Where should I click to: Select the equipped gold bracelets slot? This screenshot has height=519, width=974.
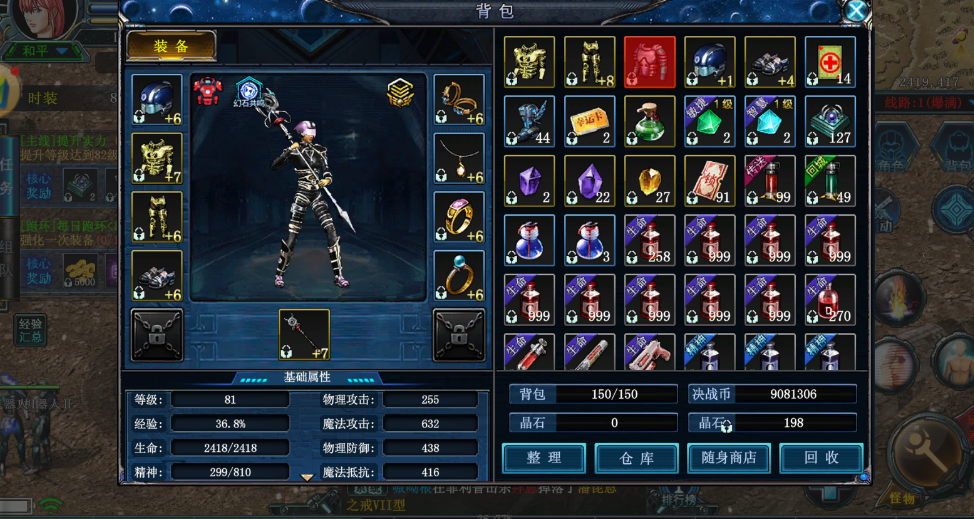(459, 100)
